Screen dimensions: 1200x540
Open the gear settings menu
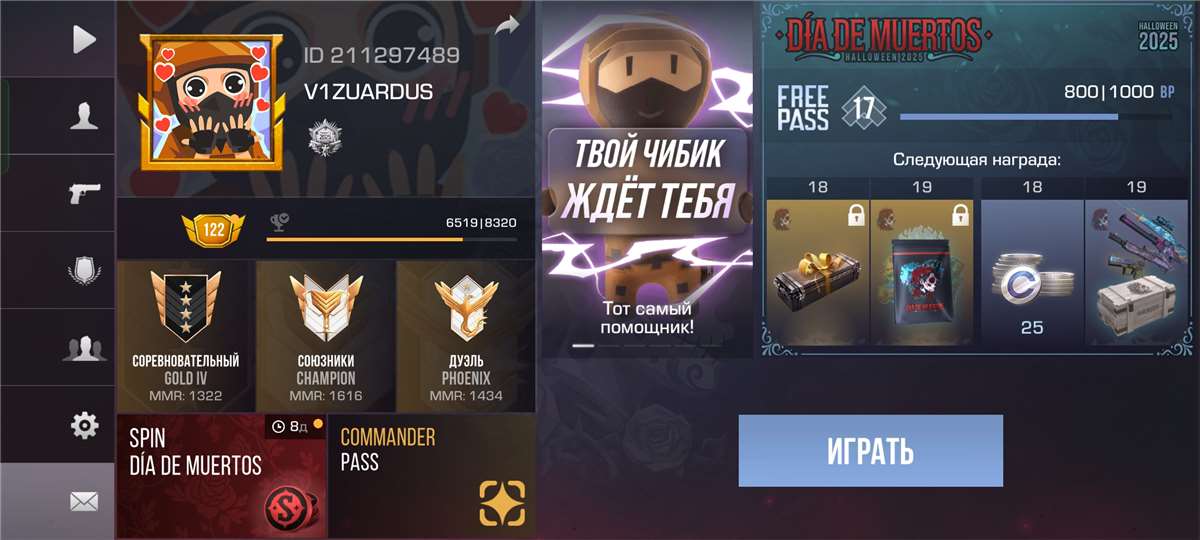coord(84,425)
